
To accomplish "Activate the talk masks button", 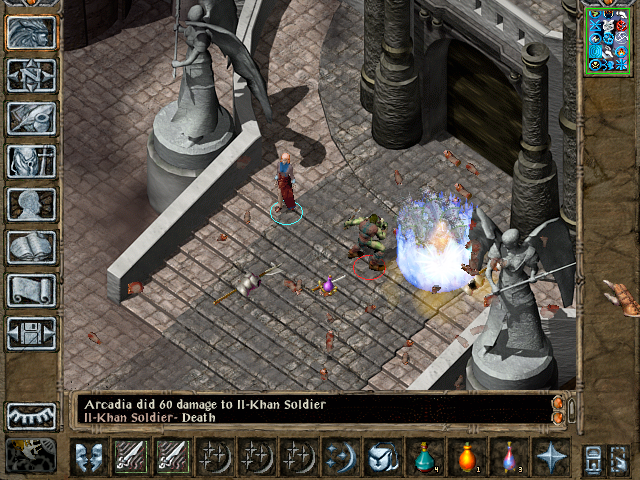I will coord(89,457).
